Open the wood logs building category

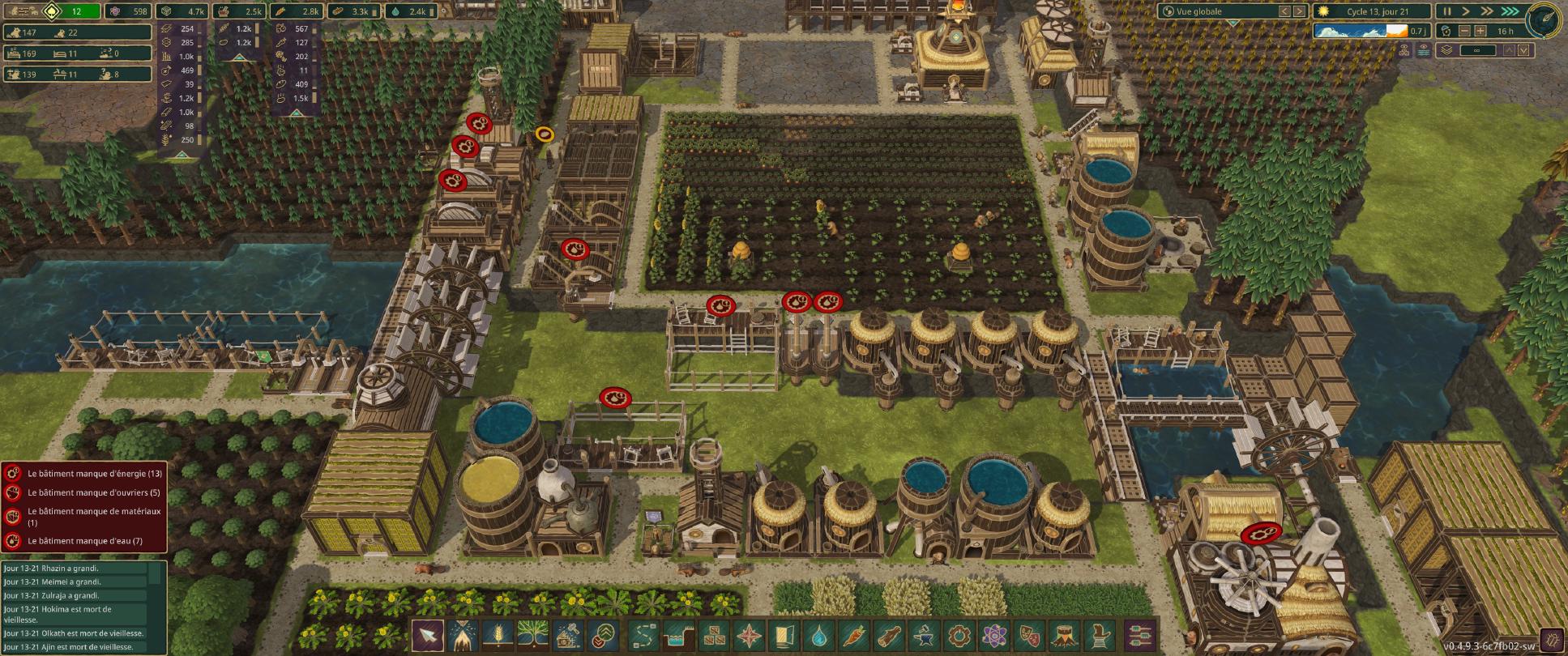click(x=891, y=635)
